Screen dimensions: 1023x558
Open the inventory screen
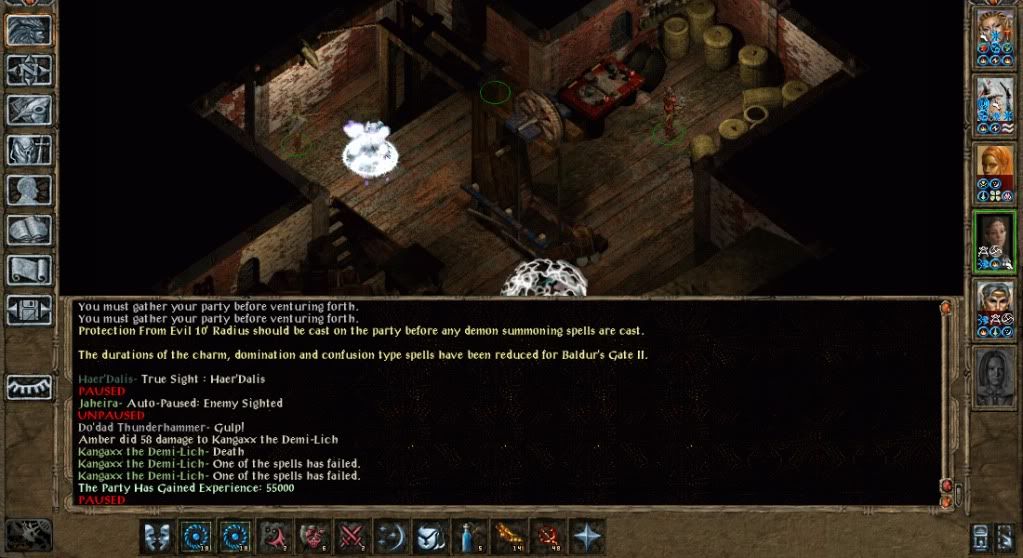[28, 149]
